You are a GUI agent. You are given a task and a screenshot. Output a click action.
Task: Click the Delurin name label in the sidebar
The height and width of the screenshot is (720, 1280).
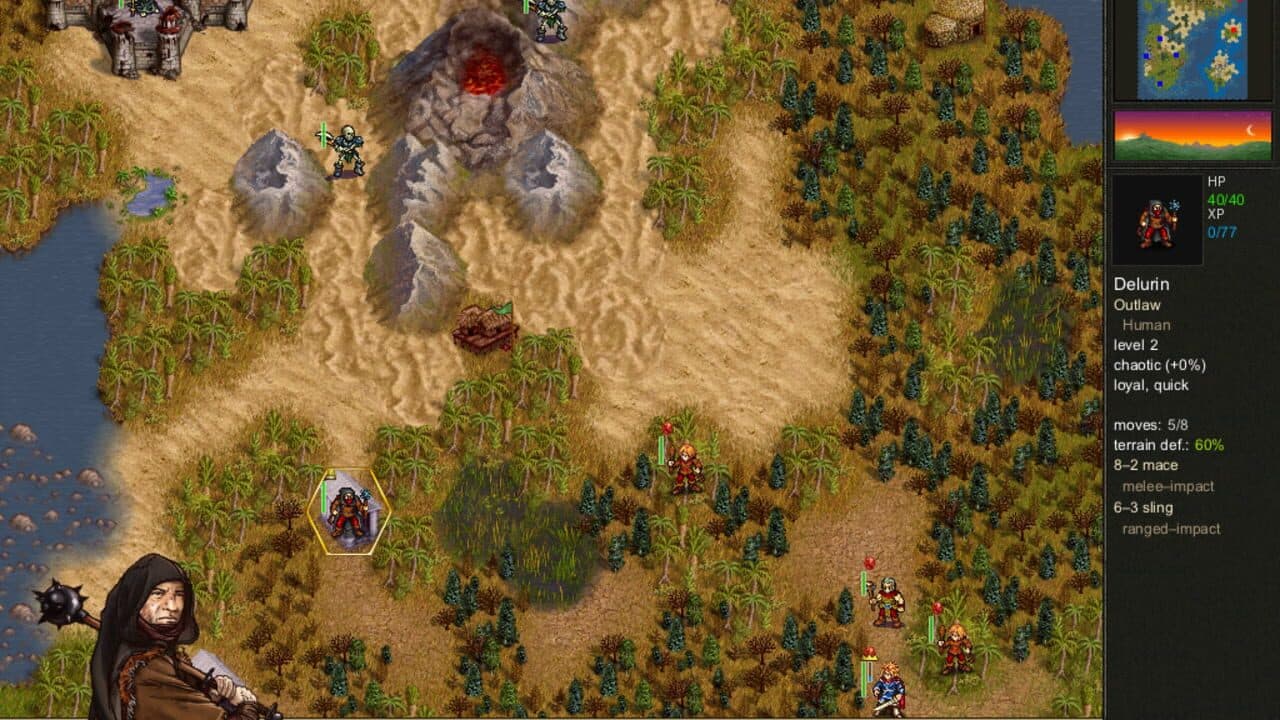point(1141,284)
